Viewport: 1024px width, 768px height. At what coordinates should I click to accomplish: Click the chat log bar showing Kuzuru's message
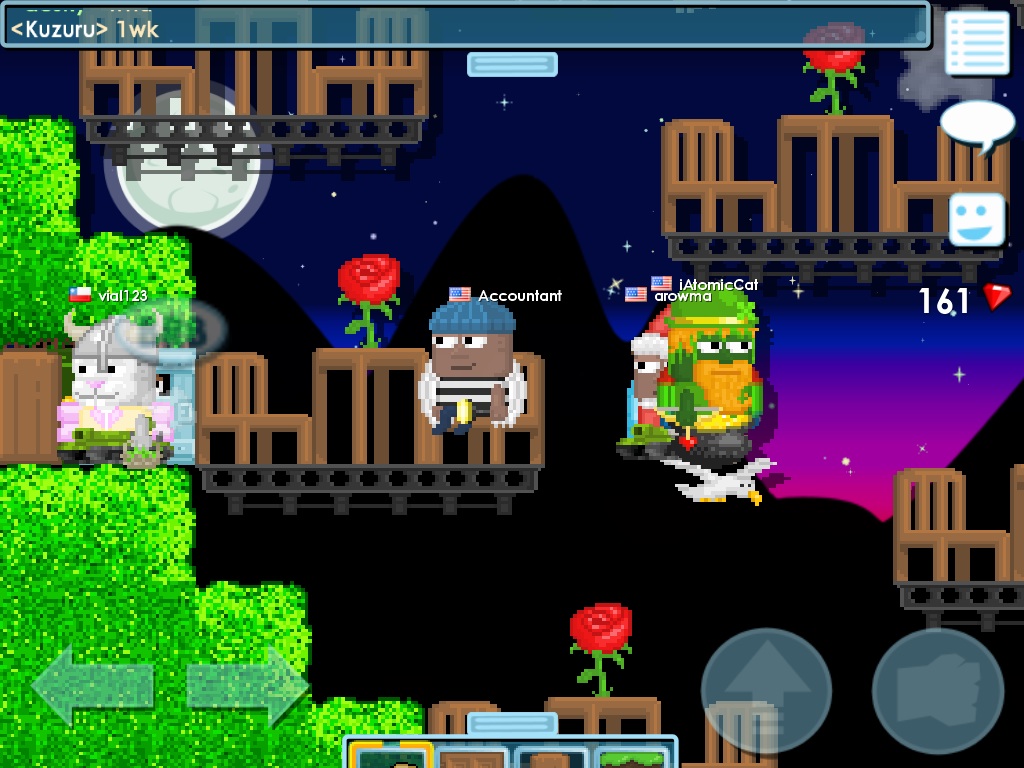[x=465, y=25]
